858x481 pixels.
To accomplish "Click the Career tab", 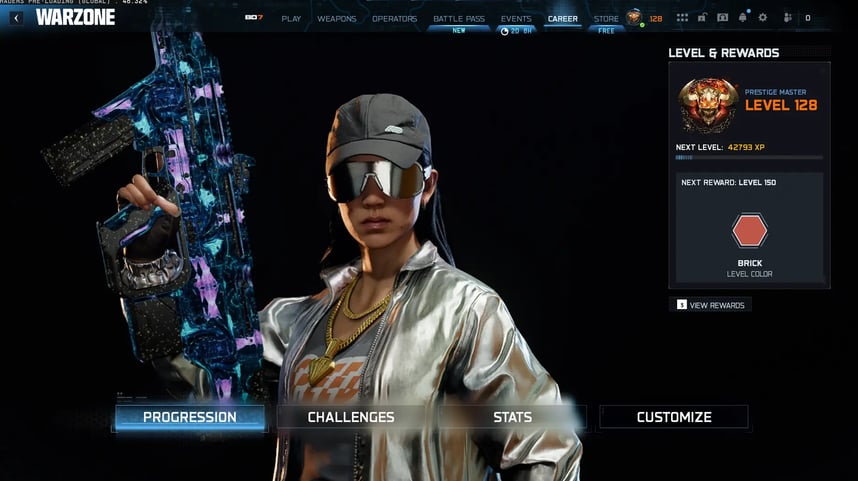I will pyautogui.click(x=563, y=19).
